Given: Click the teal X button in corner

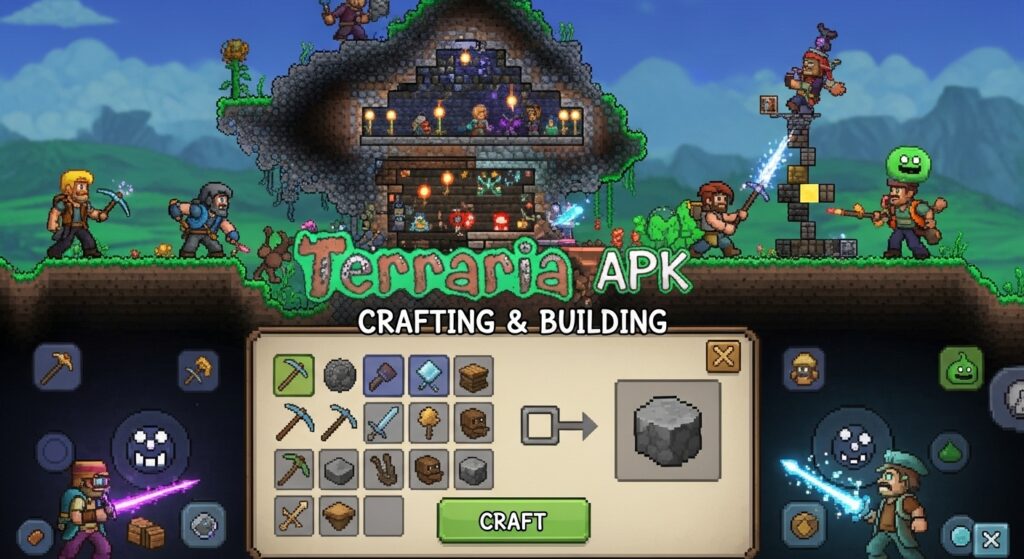Looking at the screenshot, I should point(989,538).
